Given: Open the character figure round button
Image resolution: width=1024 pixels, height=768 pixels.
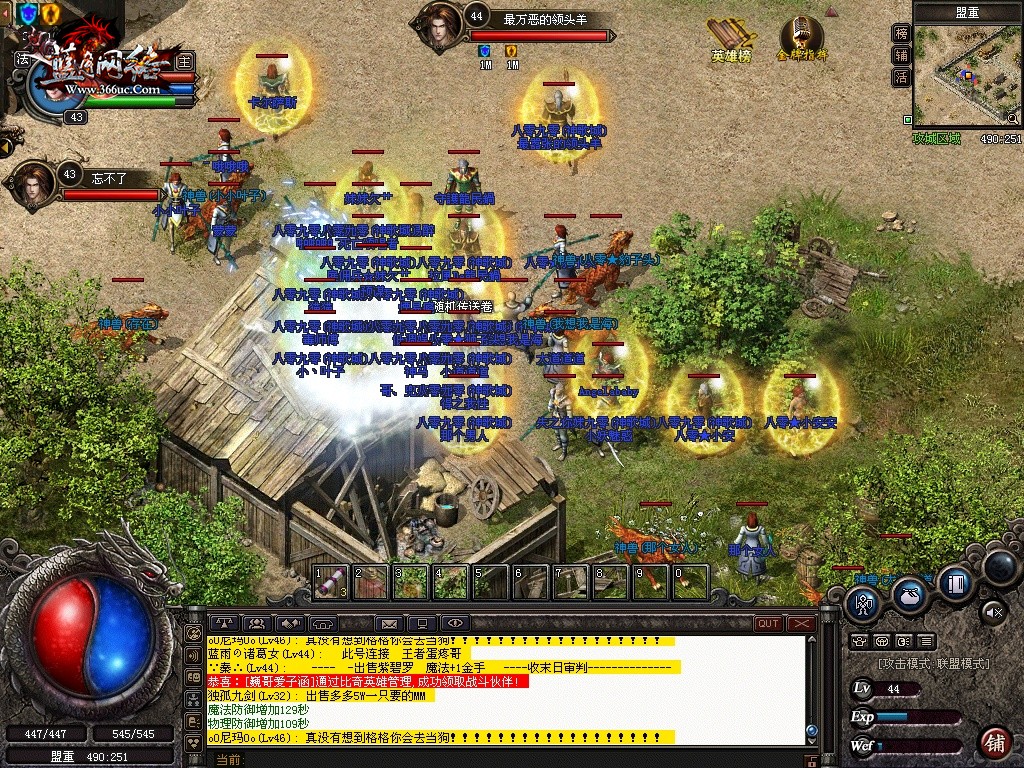Looking at the screenshot, I should tap(864, 603).
